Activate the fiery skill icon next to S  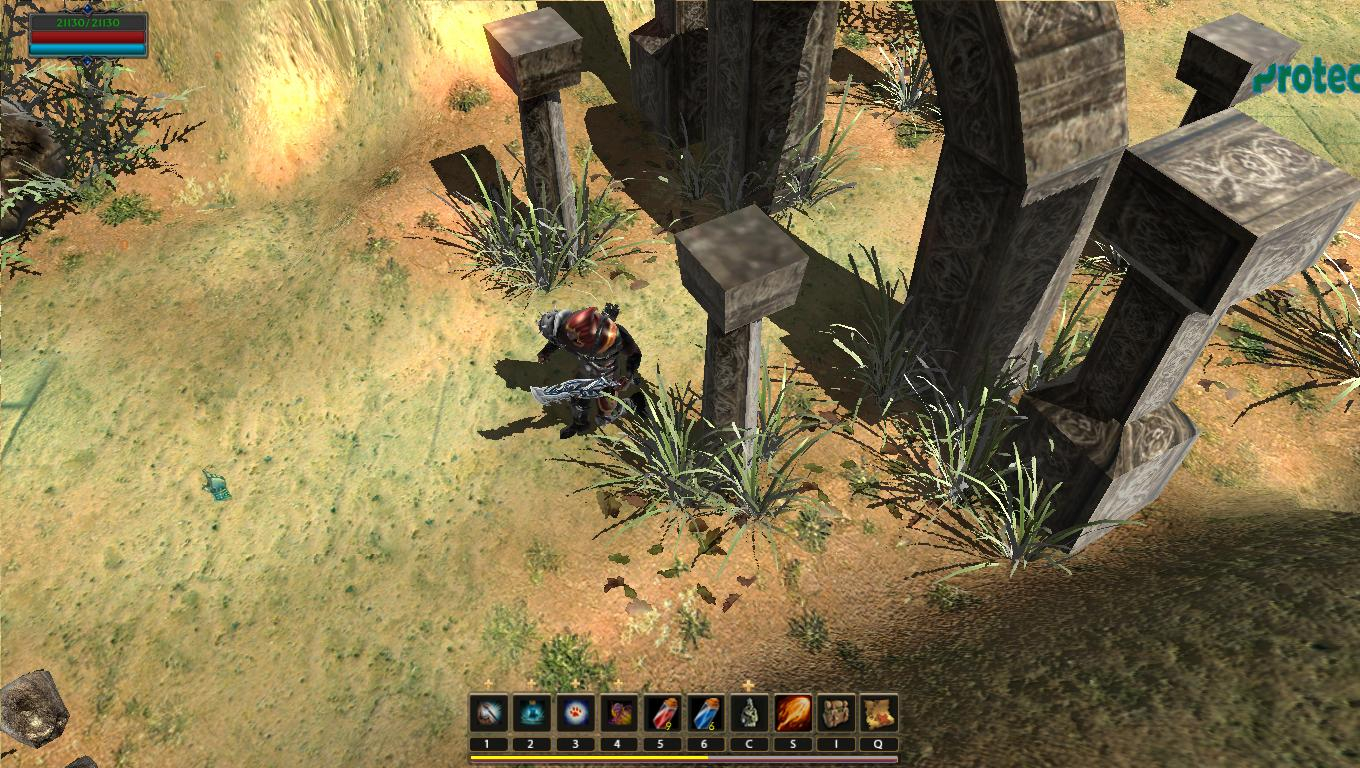pyautogui.click(x=794, y=712)
